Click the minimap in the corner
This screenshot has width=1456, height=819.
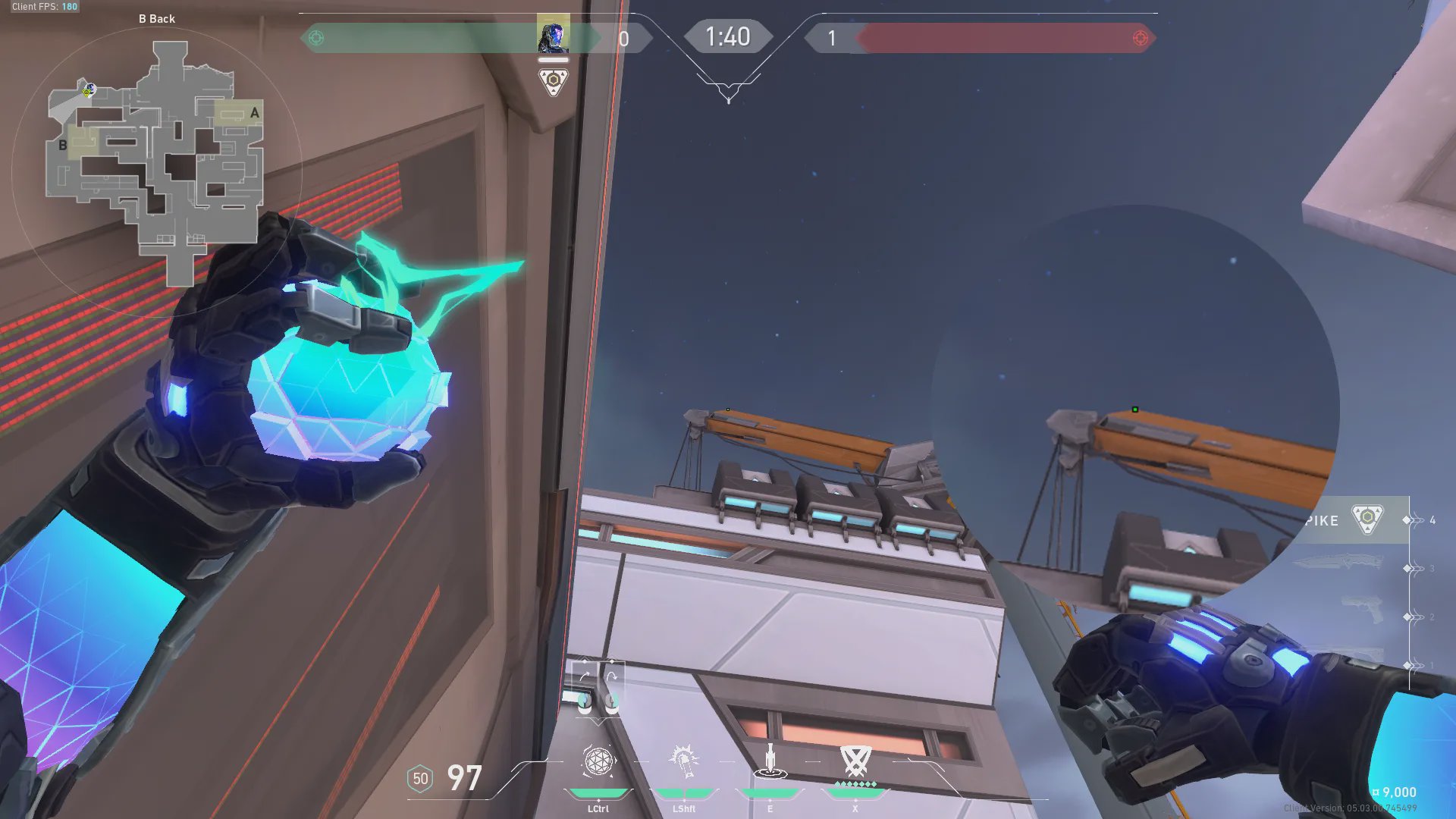pyautogui.click(x=157, y=163)
